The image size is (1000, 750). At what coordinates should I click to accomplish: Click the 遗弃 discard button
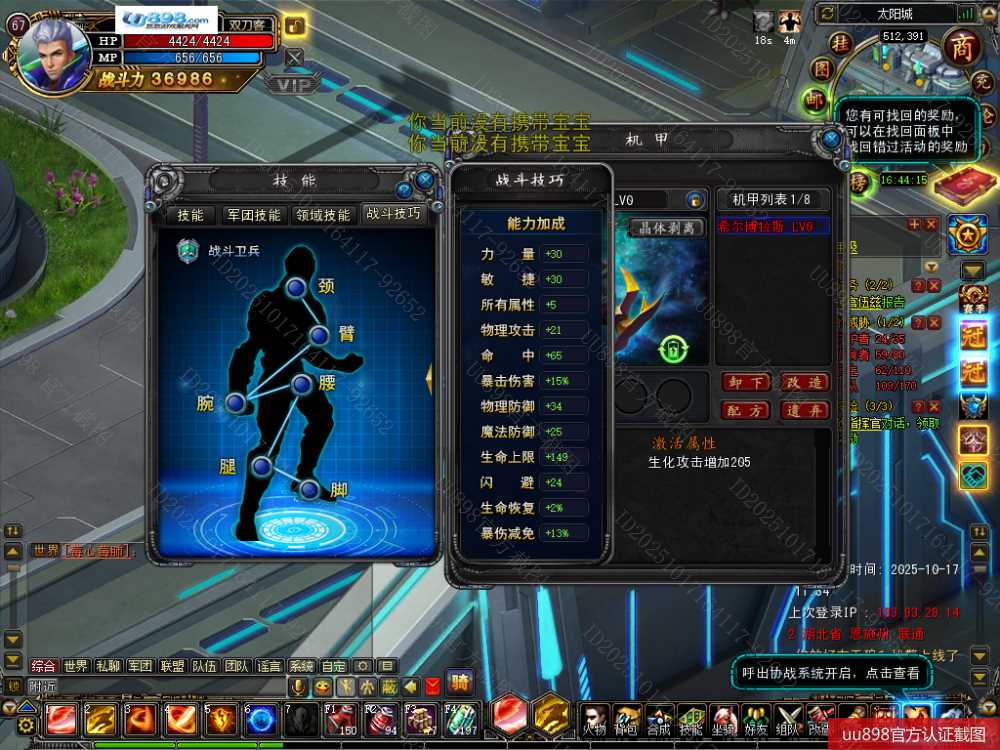pos(803,410)
